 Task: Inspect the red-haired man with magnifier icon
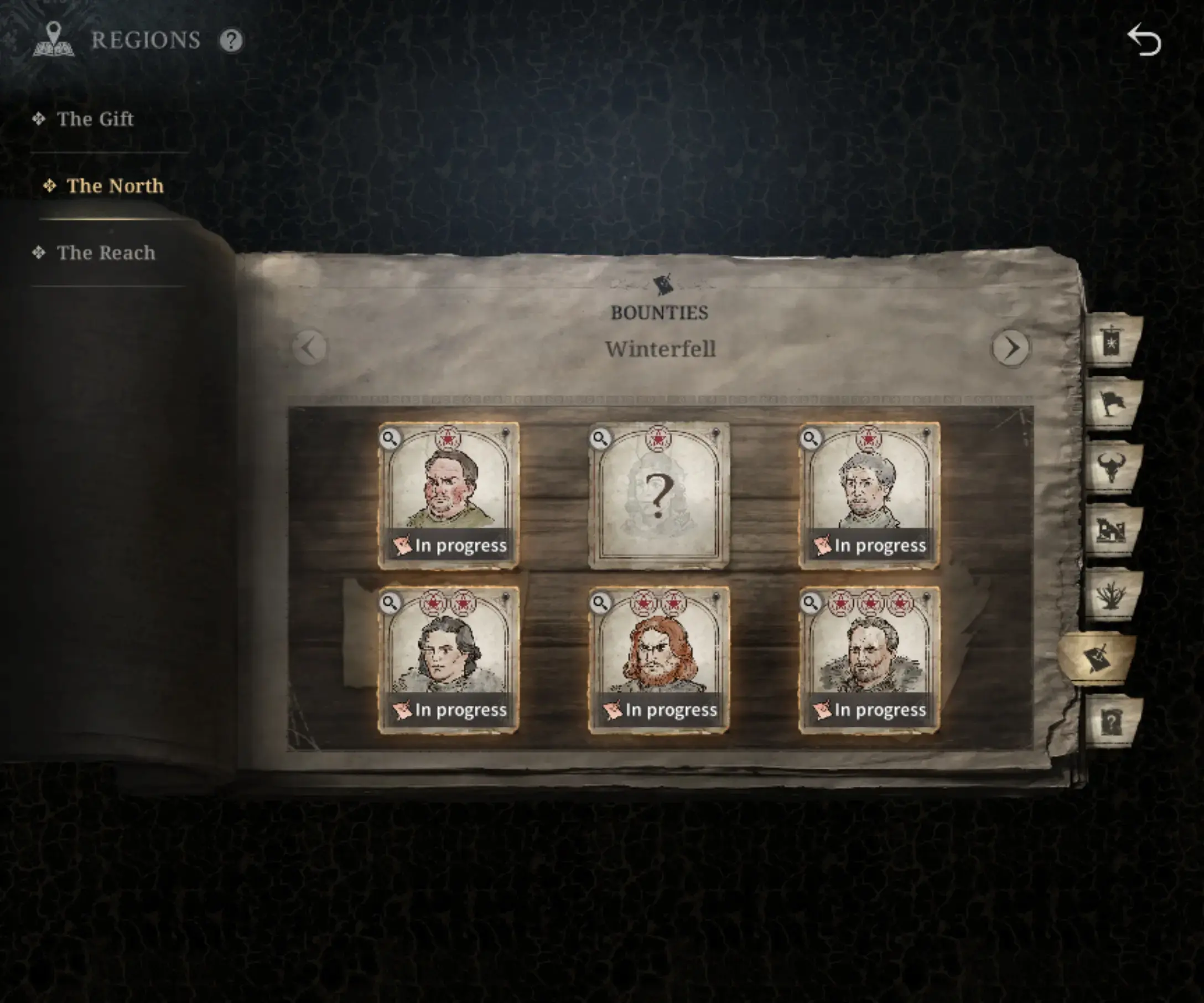pyautogui.click(x=600, y=603)
